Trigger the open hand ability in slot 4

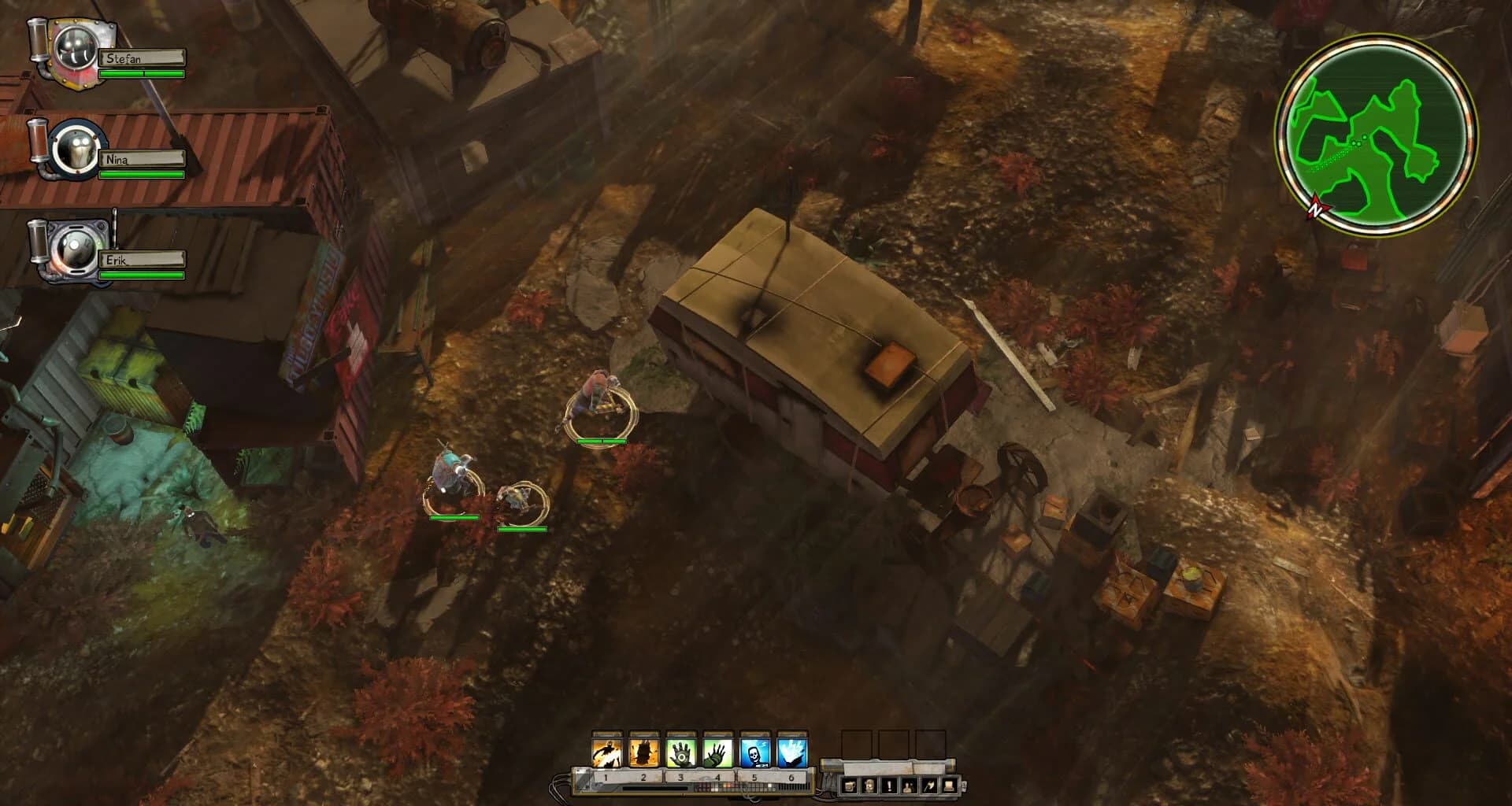[x=717, y=752]
